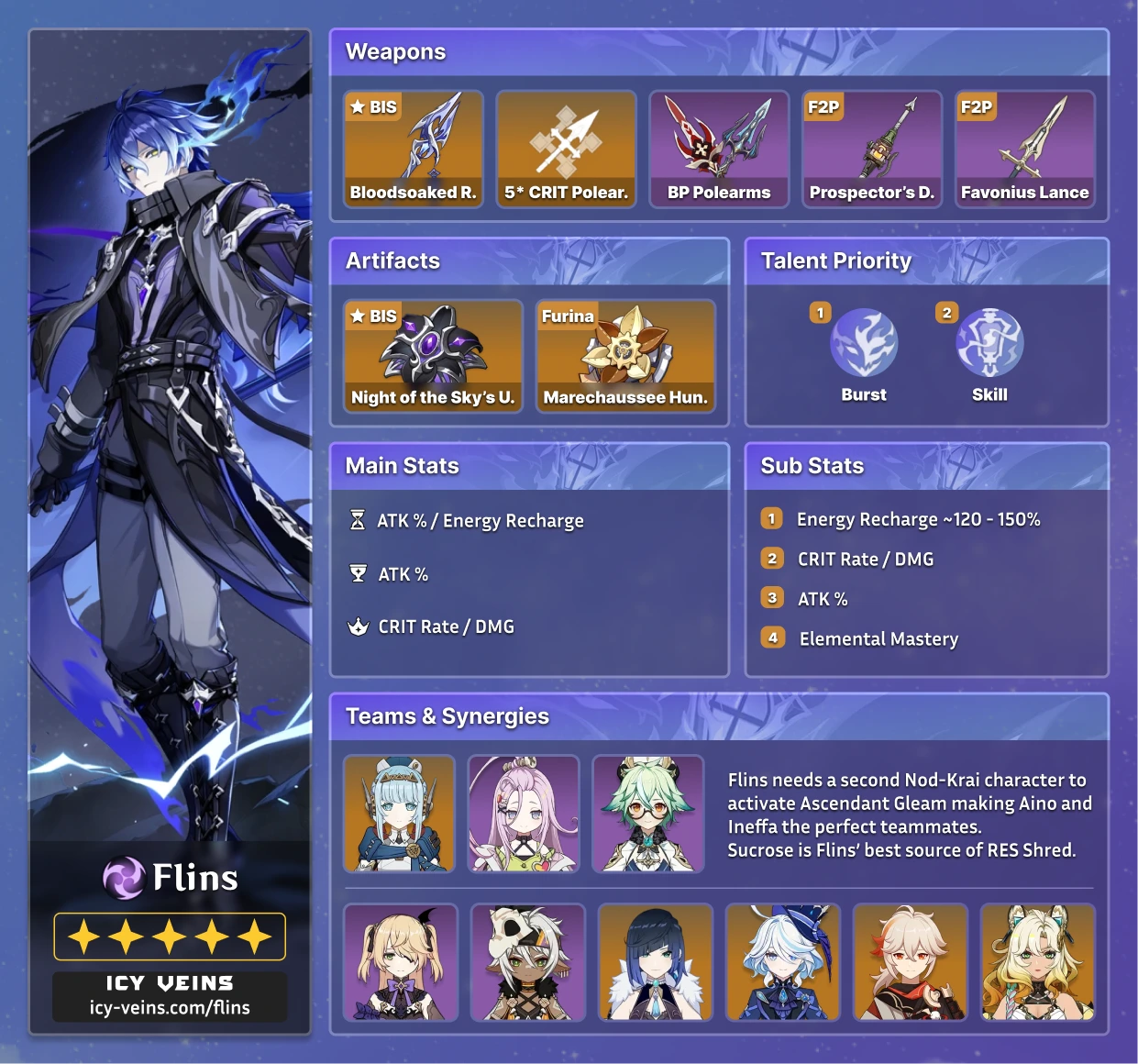1138x1064 pixels.
Task: Visit the icy-veins.com/flins link
Action: tap(170, 1007)
